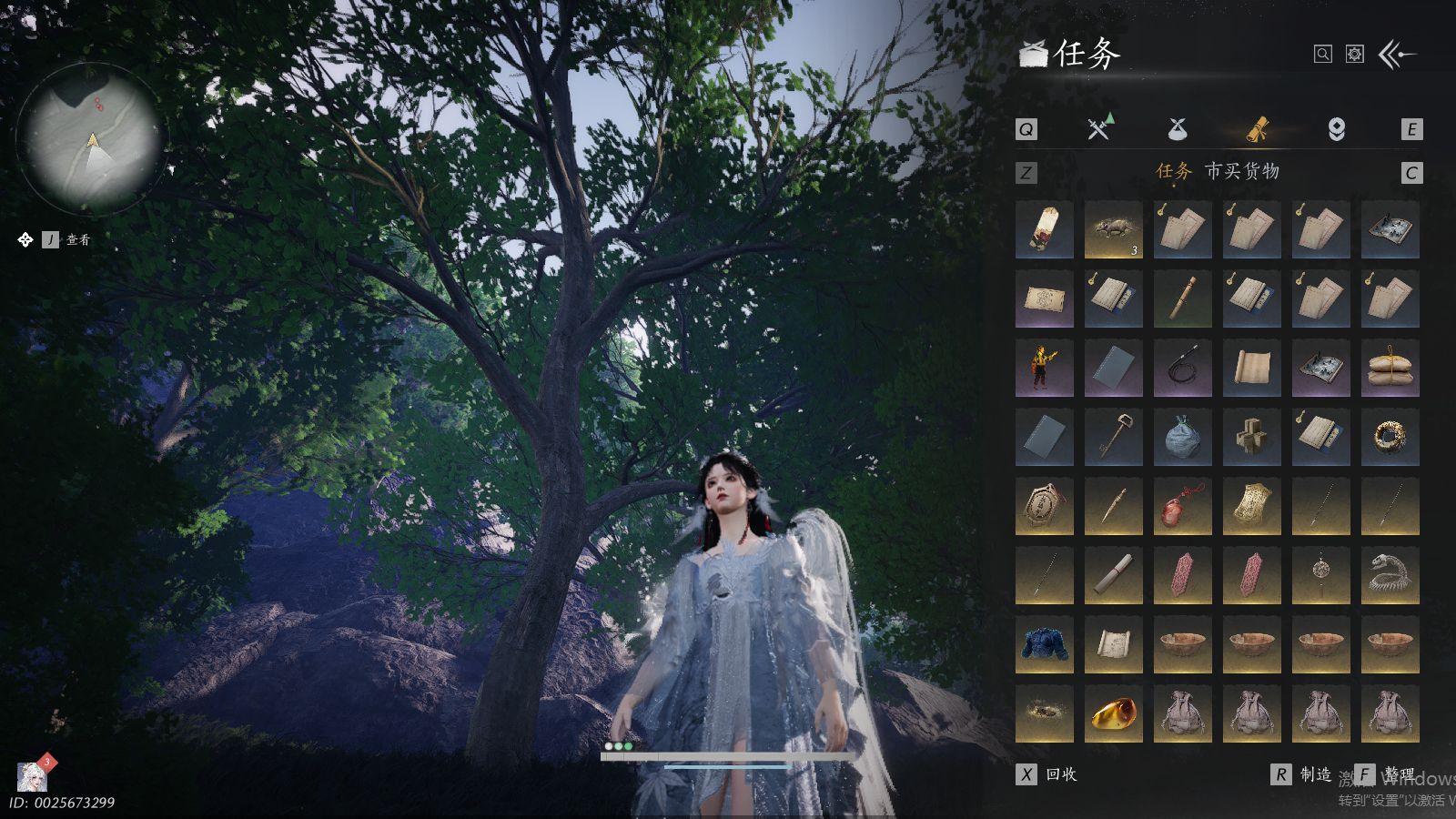The width and height of the screenshot is (1456, 819).
Task: Select the red jade pendant item
Action: (x=1182, y=506)
